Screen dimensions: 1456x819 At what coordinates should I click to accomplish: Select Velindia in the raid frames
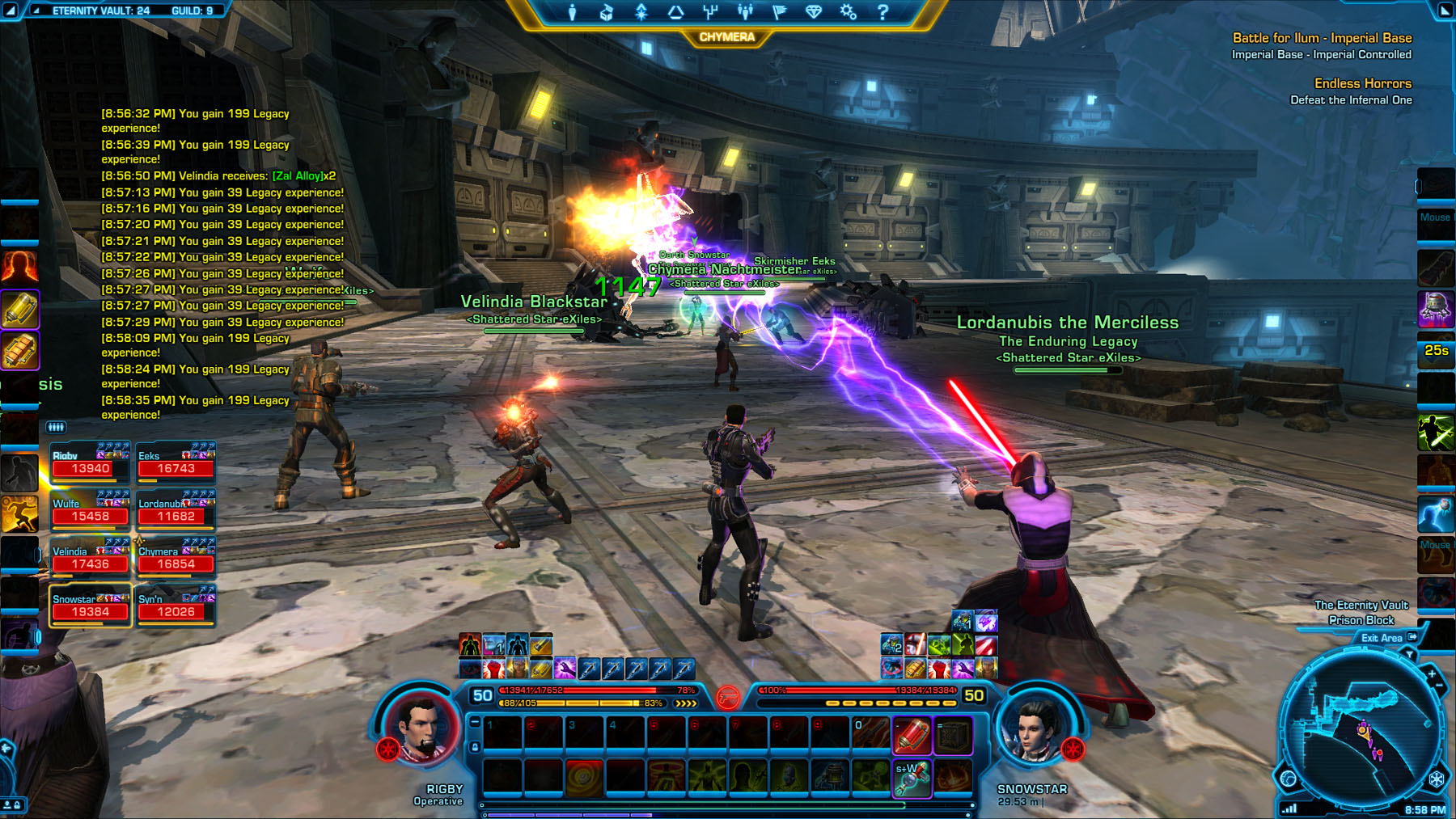(x=90, y=558)
